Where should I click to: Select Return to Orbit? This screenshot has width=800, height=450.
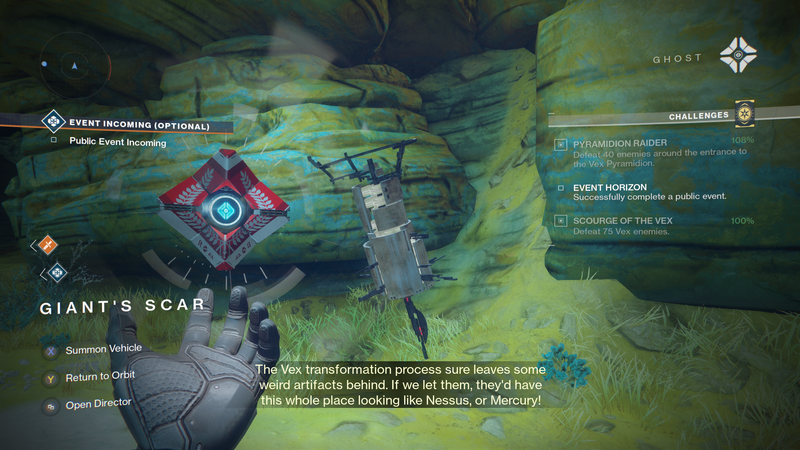[x=99, y=376]
